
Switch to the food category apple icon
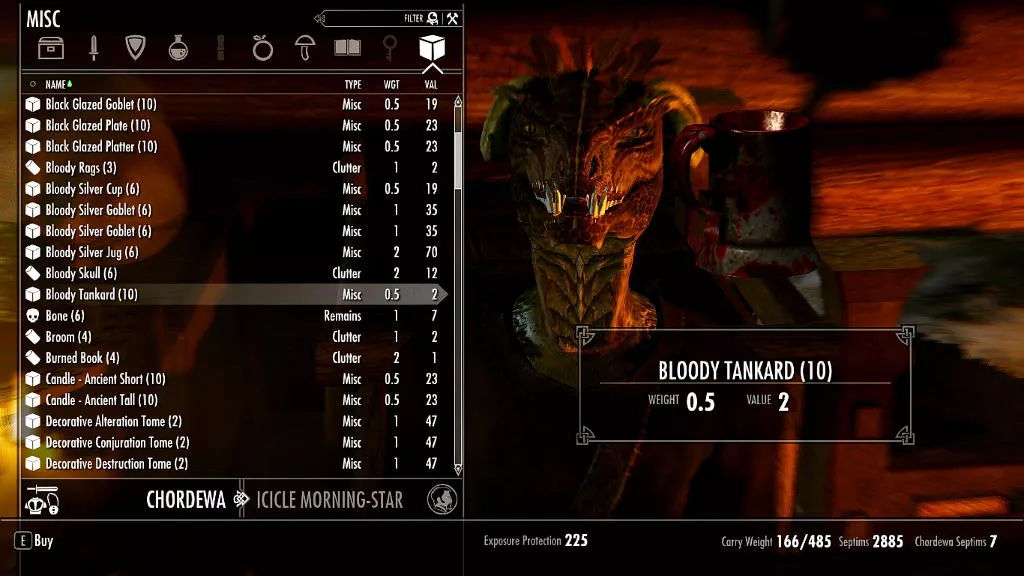point(262,47)
